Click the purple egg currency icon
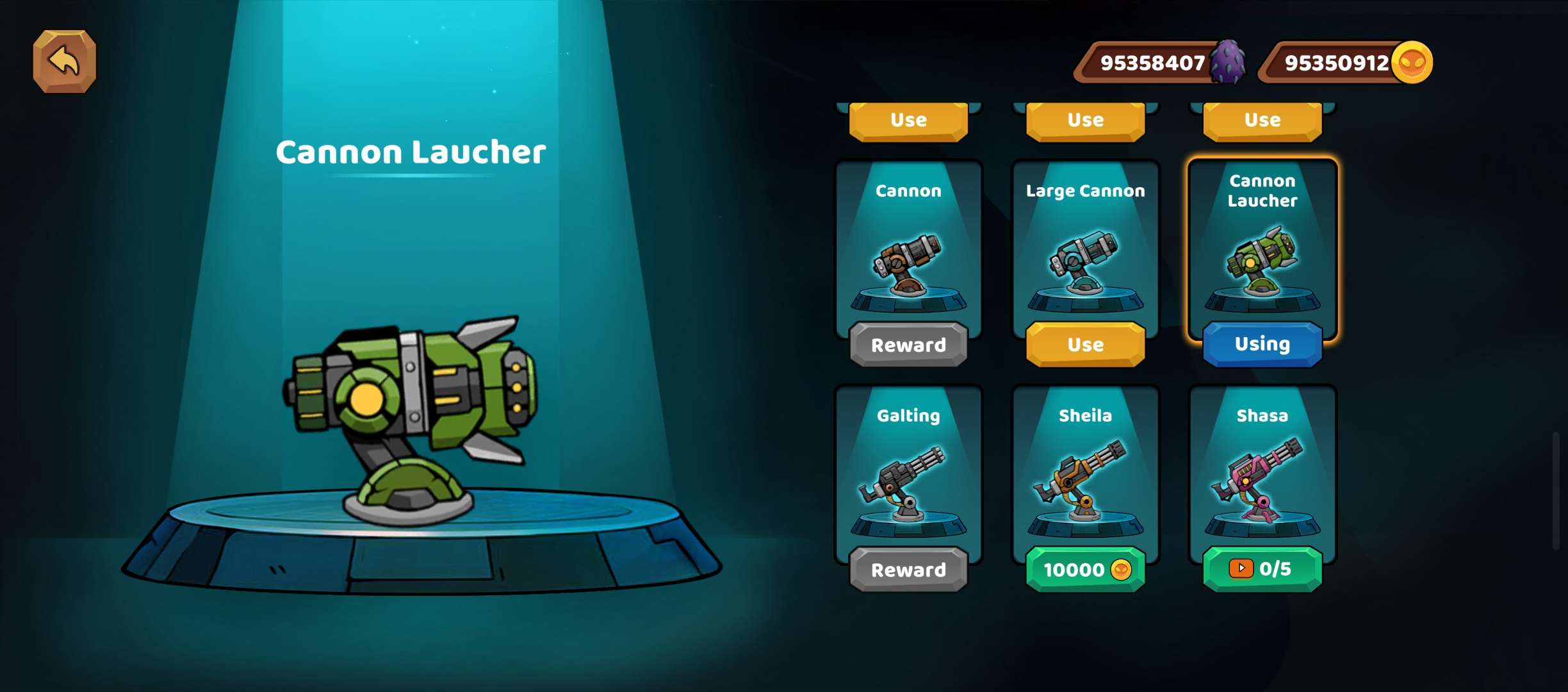This screenshot has width=1568, height=692. point(1228,63)
